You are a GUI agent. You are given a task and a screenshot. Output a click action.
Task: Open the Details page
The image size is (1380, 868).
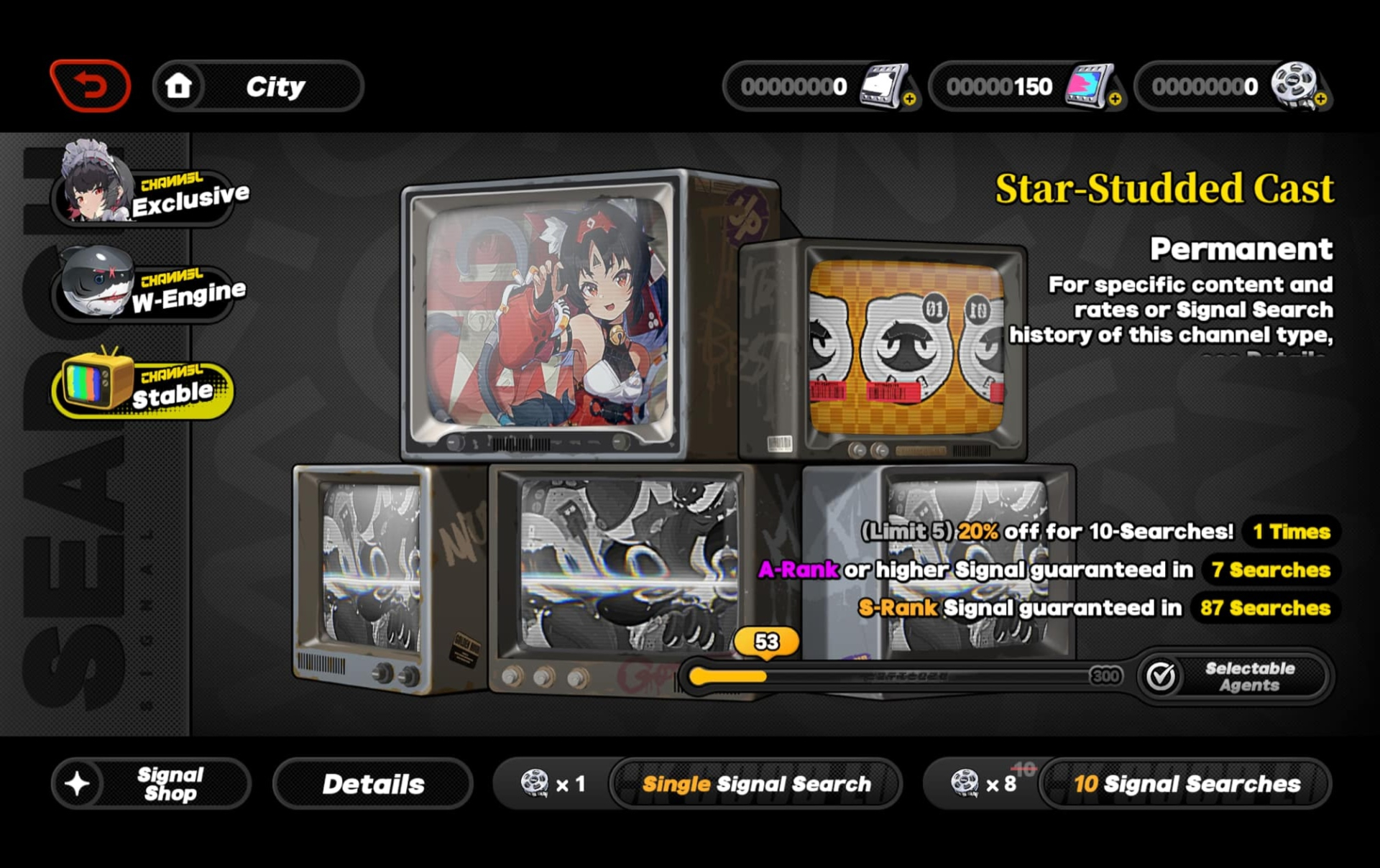point(373,783)
